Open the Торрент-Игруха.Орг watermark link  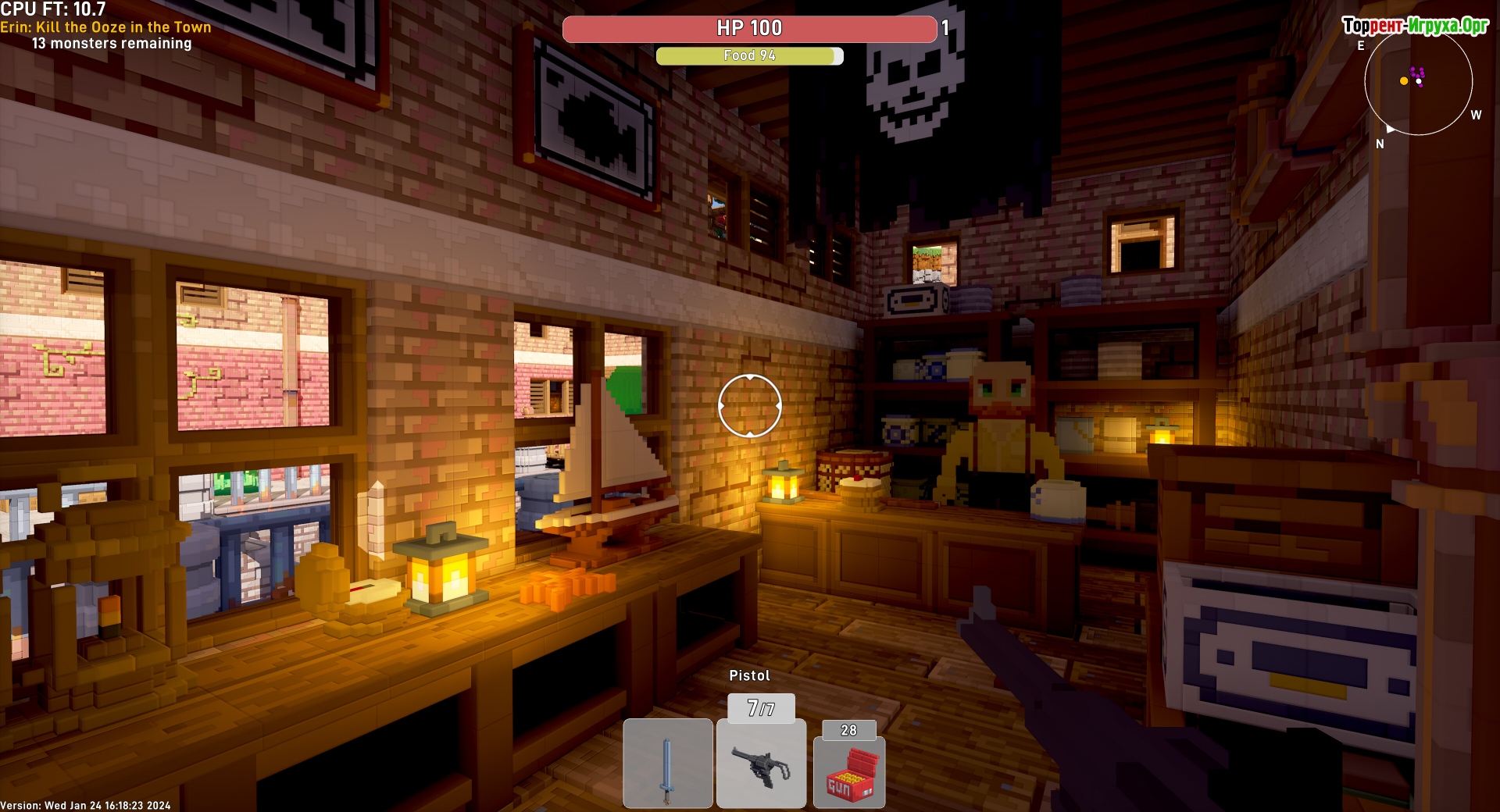pyautogui.click(x=1415, y=26)
